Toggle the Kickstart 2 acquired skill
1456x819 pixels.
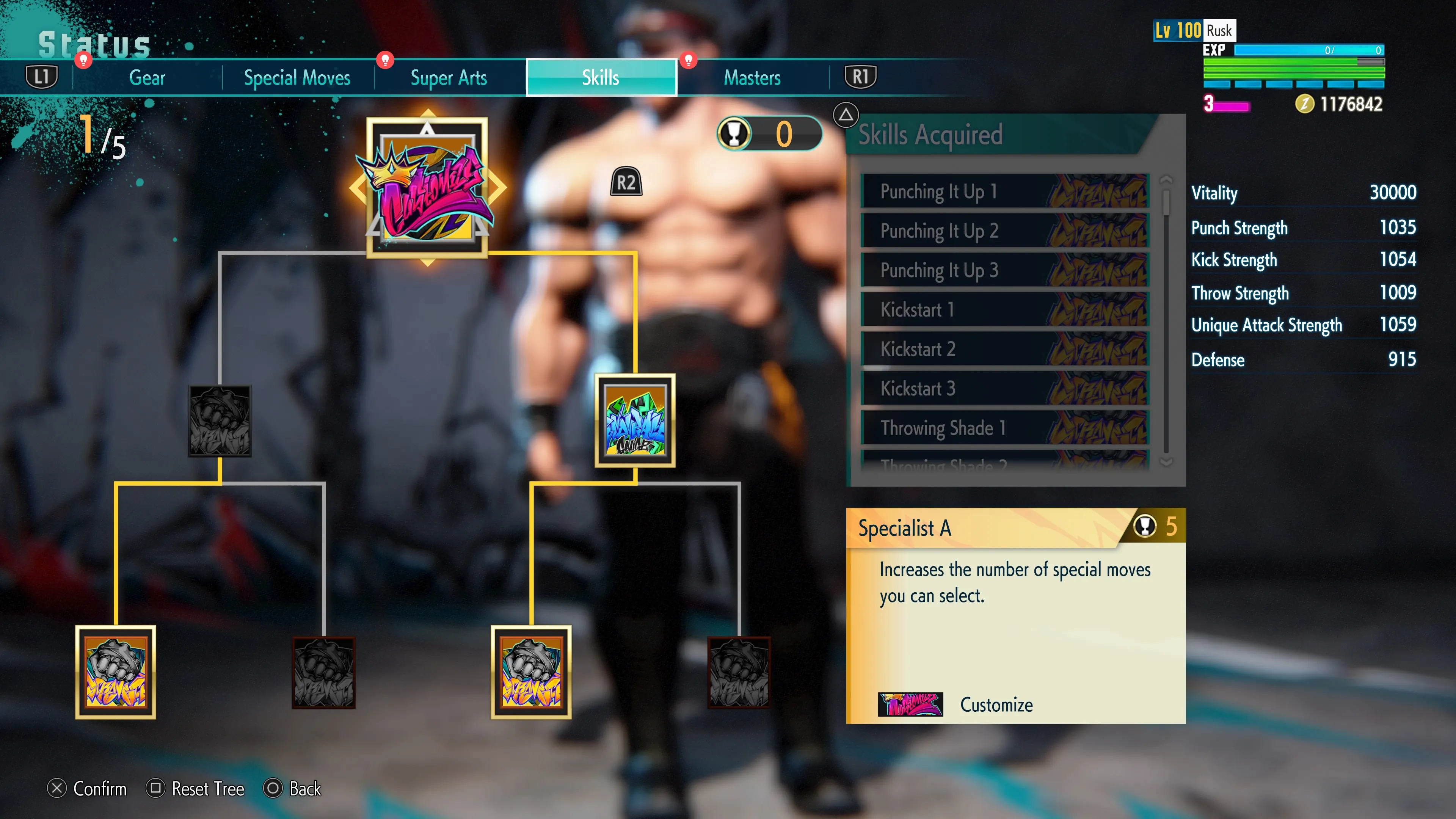tap(1004, 349)
